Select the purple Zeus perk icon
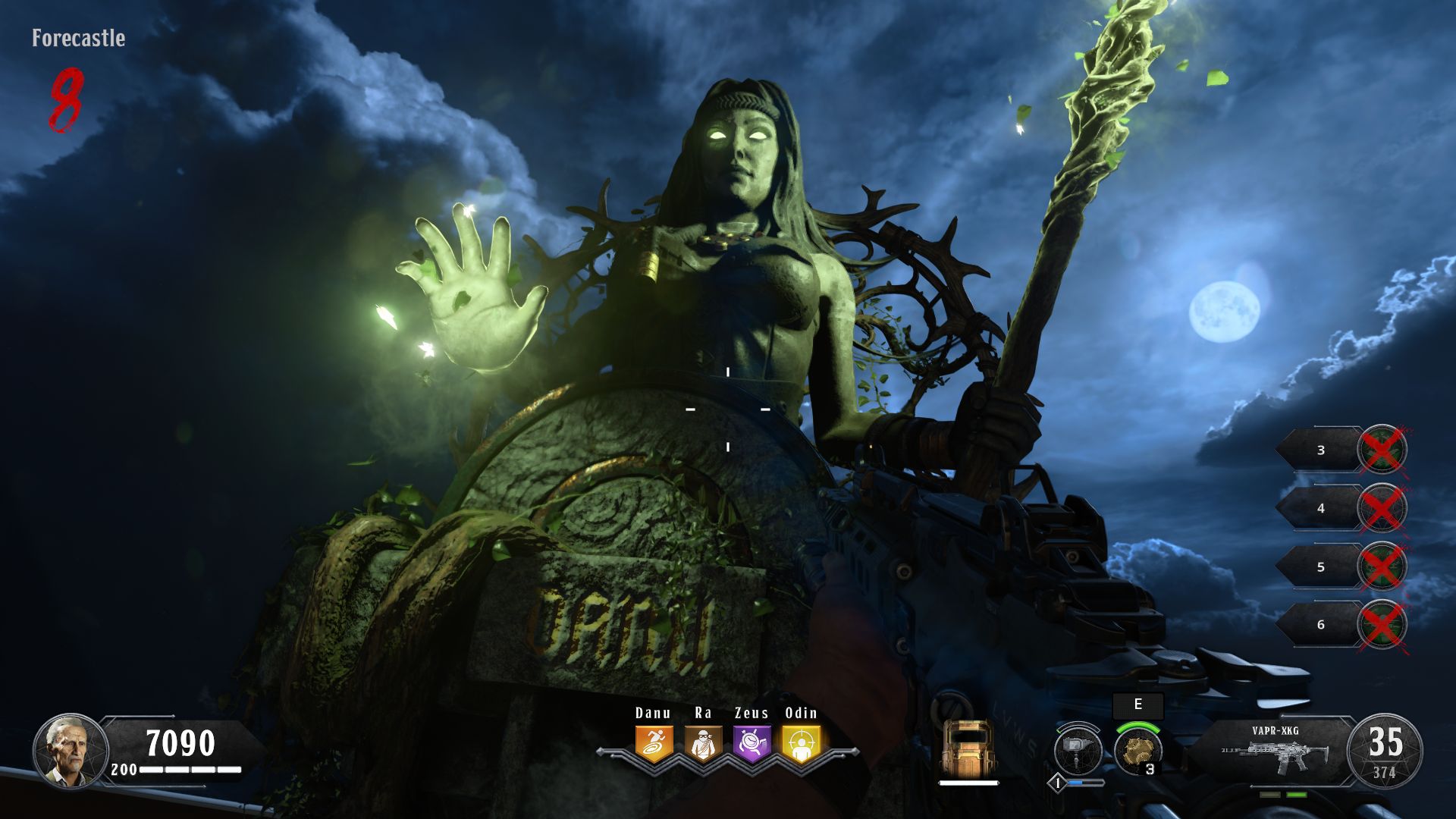This screenshot has height=819, width=1456. pyautogui.click(x=752, y=743)
